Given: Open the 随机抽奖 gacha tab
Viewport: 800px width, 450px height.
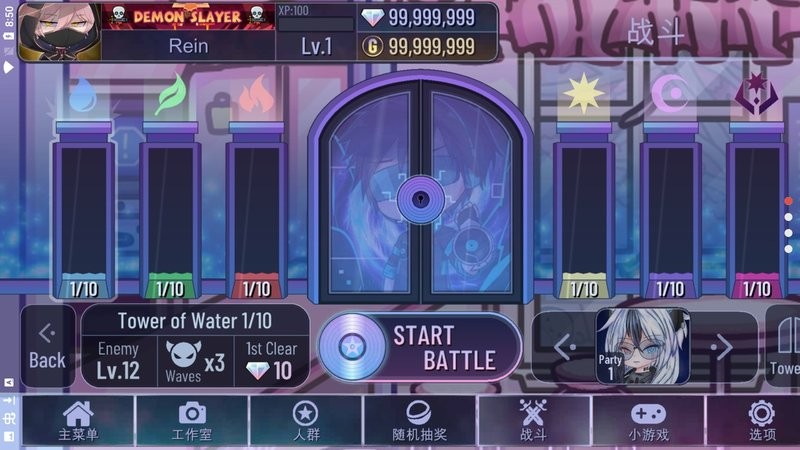Looking at the screenshot, I should pos(419,421).
